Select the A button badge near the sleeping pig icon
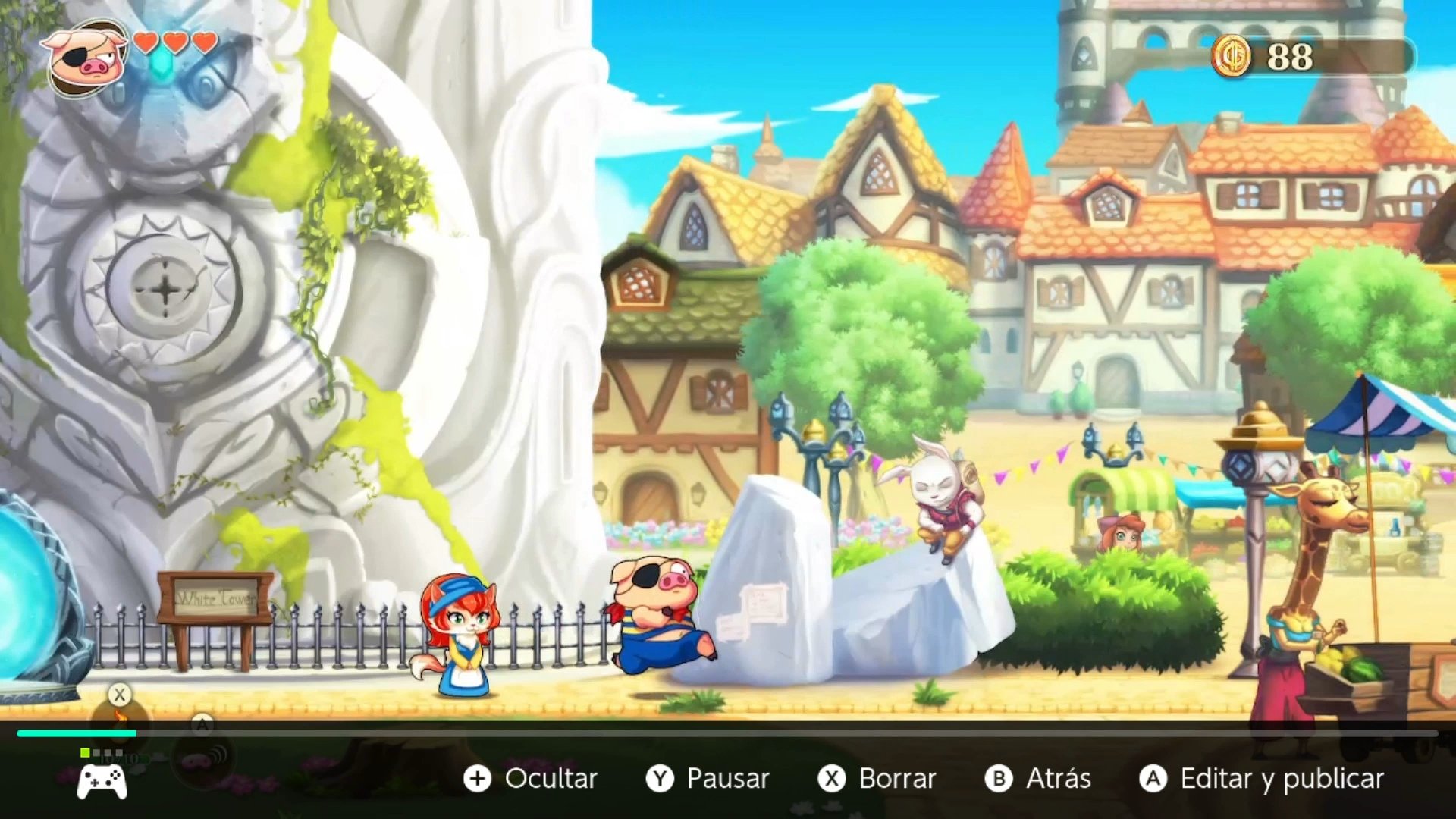This screenshot has height=819, width=1456. tap(202, 723)
